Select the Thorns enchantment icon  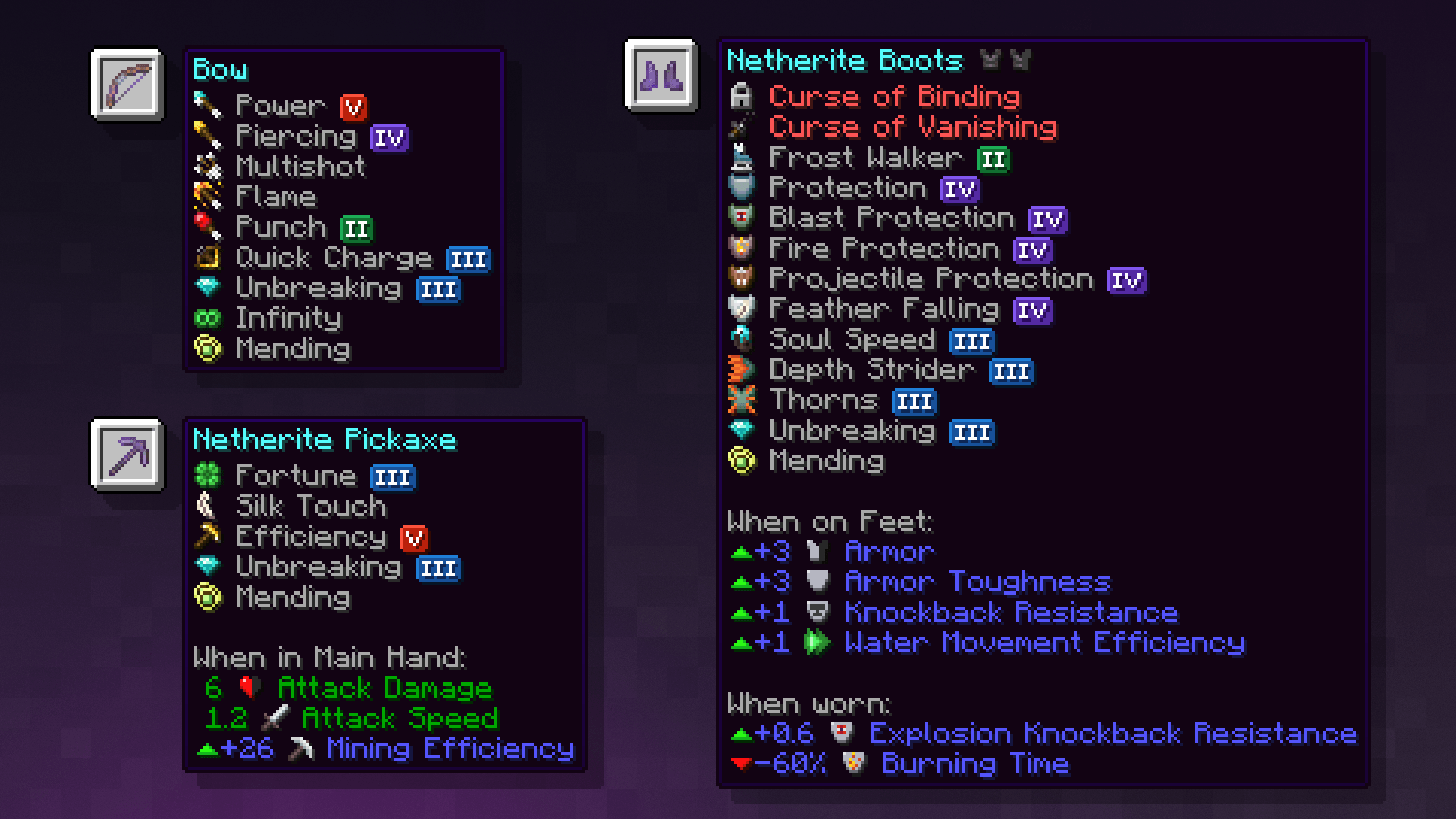coord(741,400)
